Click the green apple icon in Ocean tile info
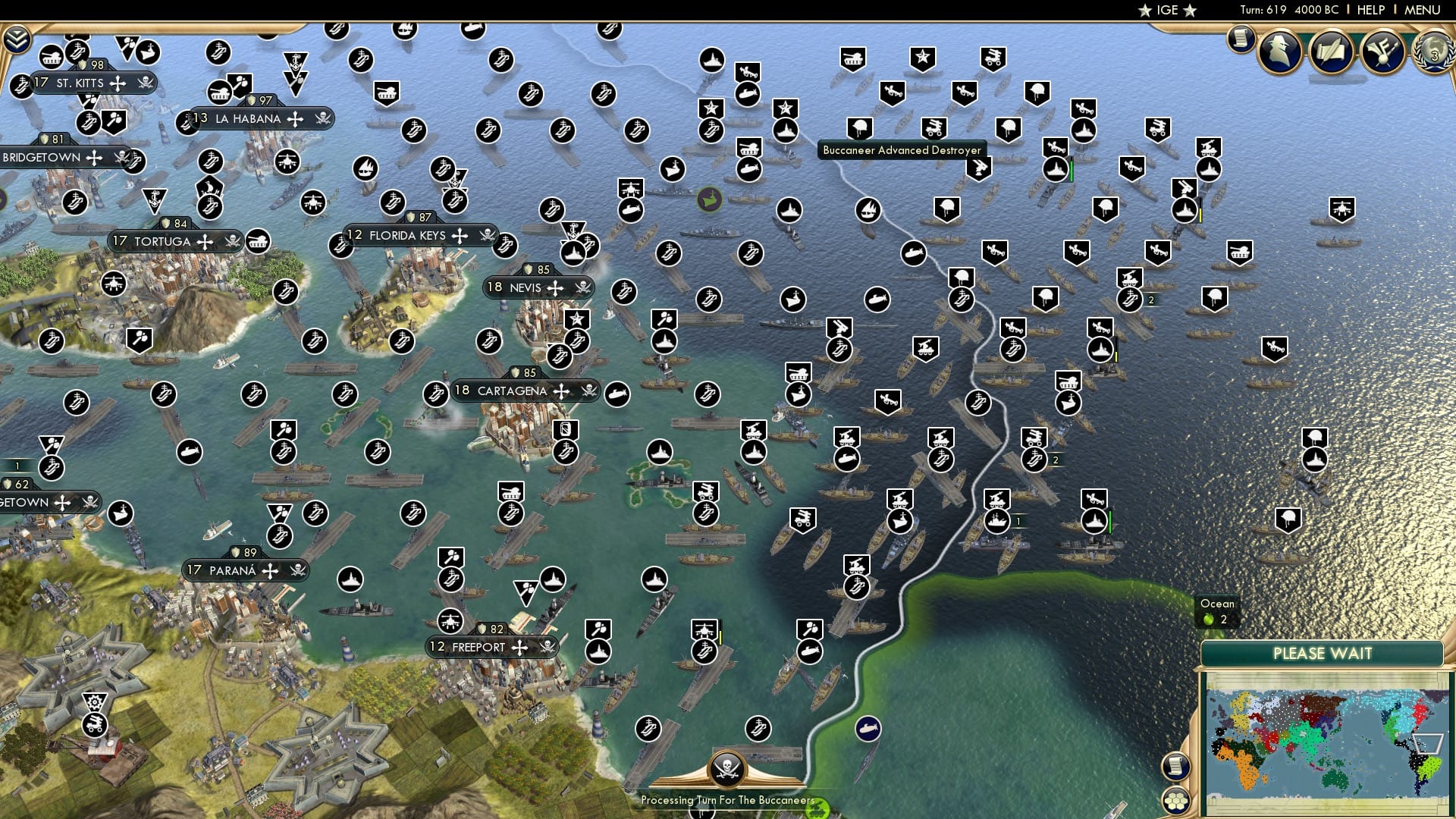Viewport: 1456px width, 819px height. (x=1209, y=618)
